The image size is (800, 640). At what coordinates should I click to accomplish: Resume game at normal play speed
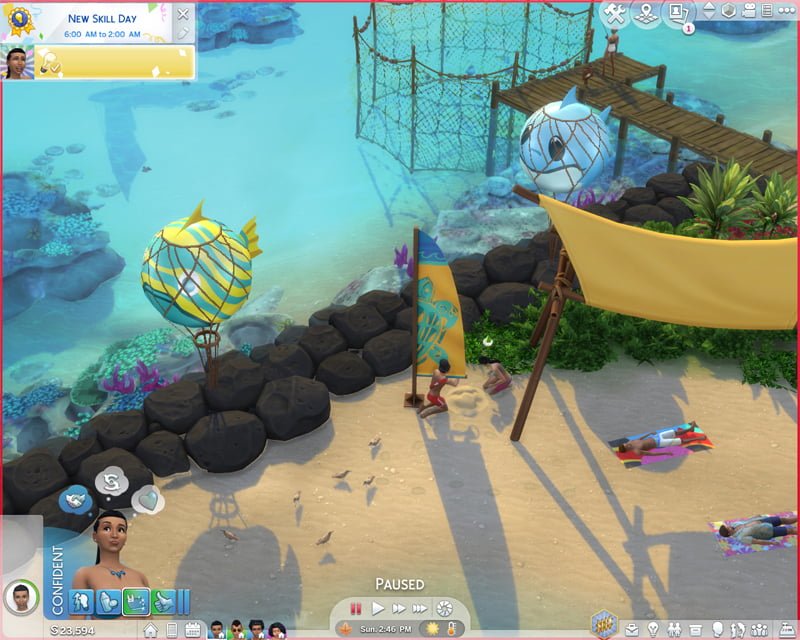tap(378, 608)
